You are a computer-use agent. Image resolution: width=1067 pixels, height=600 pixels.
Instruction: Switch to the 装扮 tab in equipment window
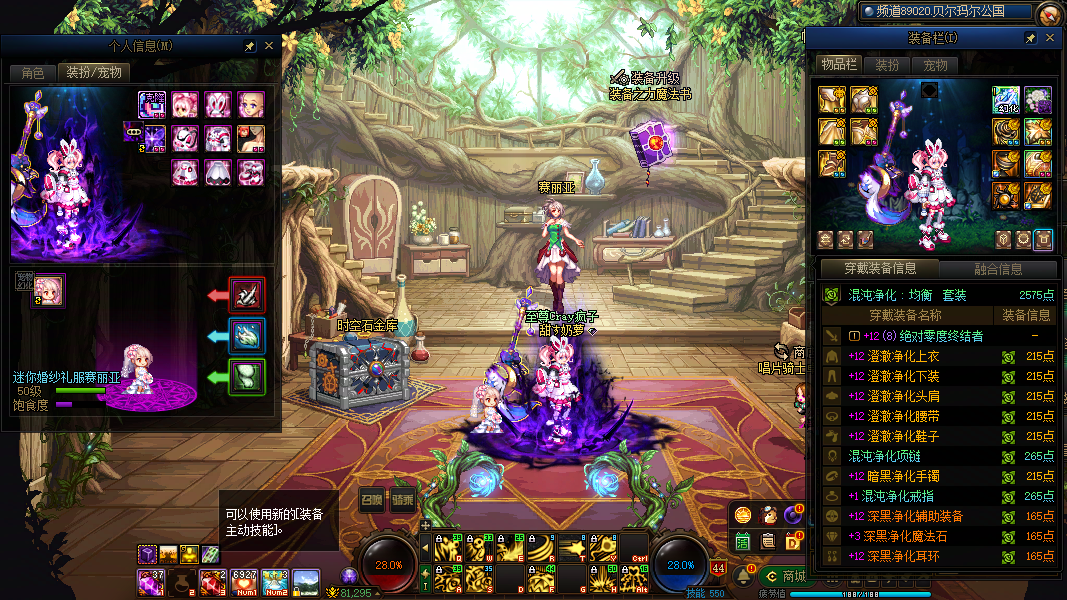click(x=887, y=65)
